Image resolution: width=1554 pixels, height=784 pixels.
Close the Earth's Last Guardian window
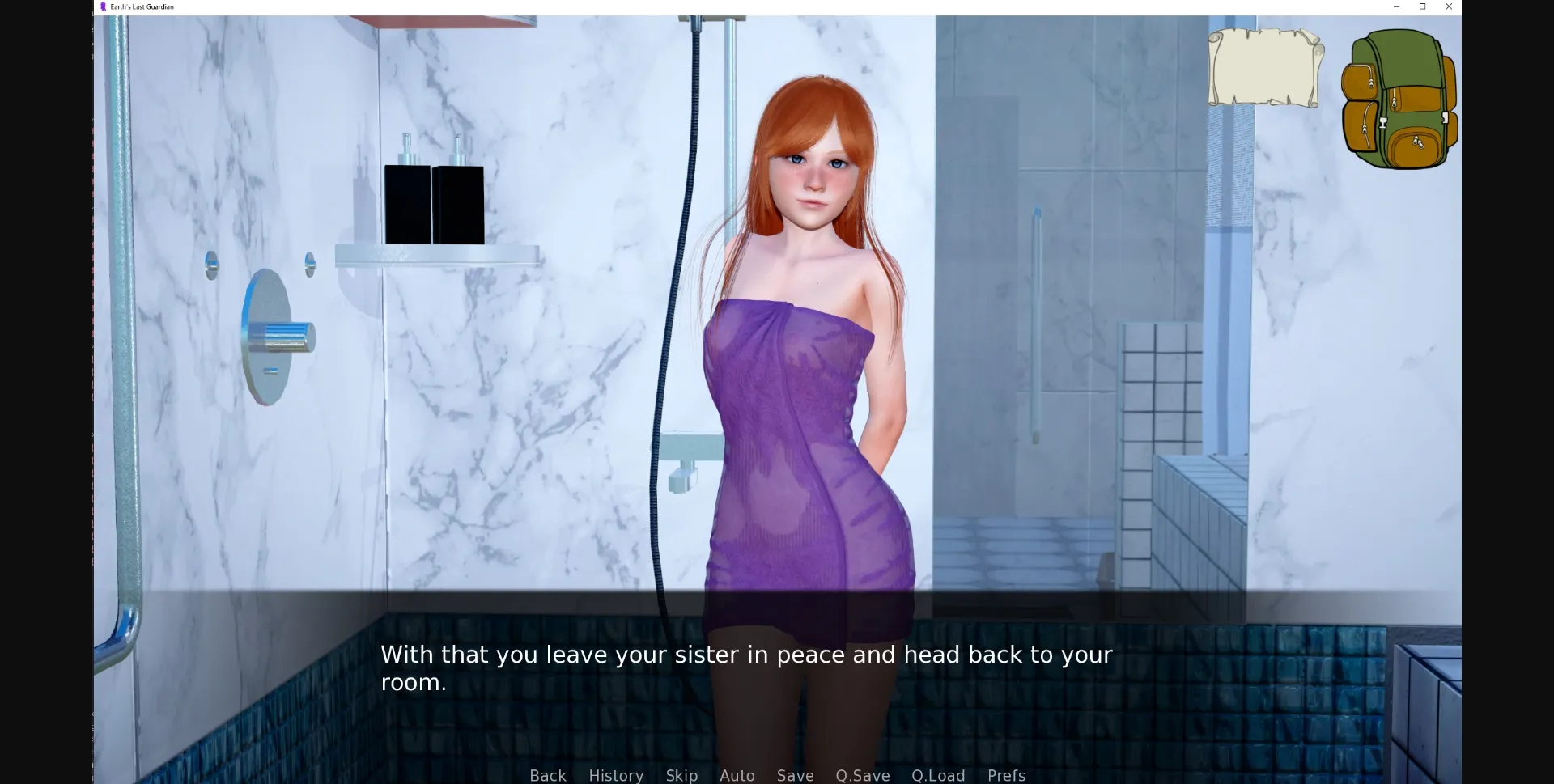[1449, 6]
